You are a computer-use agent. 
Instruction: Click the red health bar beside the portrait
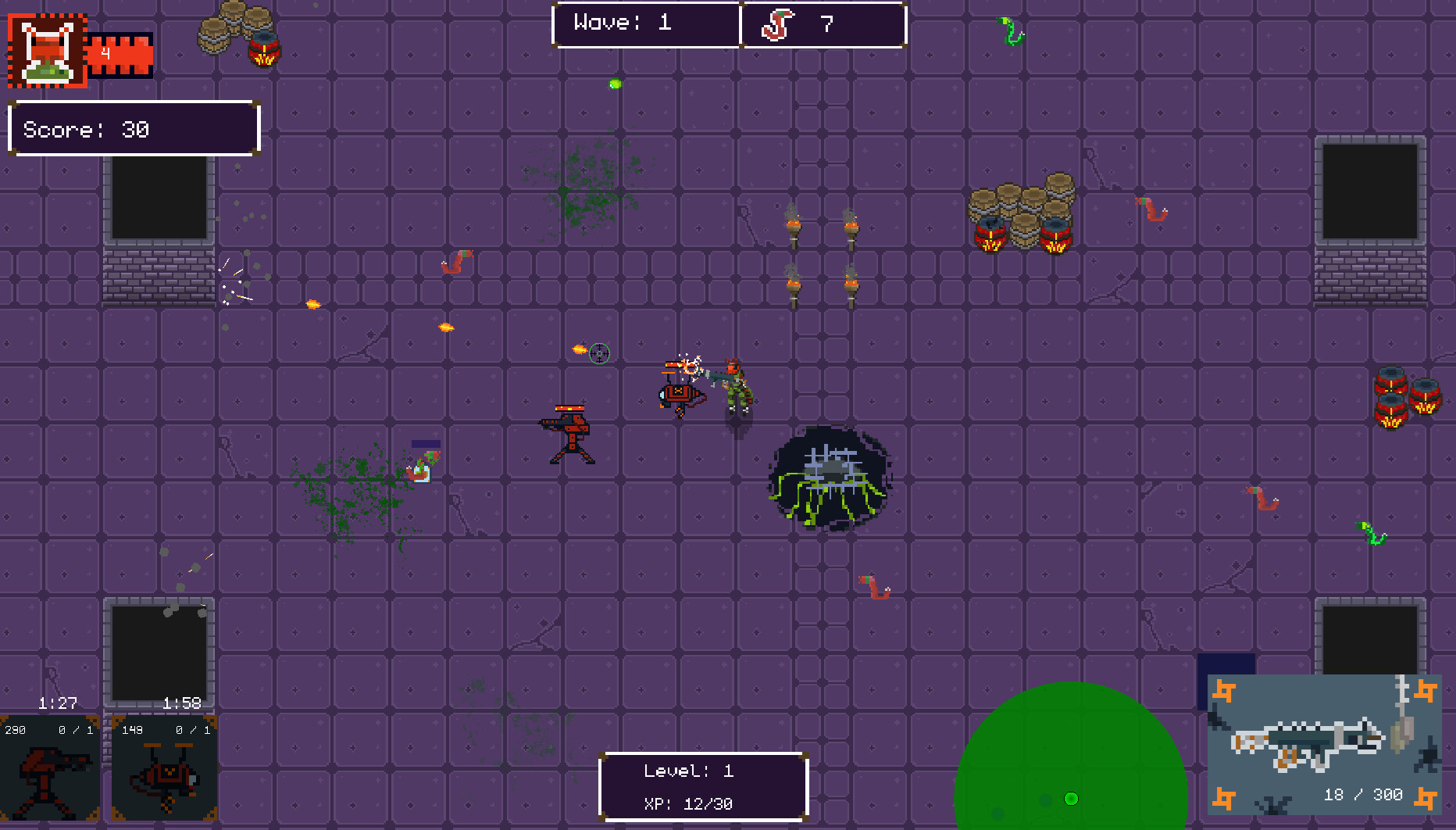coord(121,53)
